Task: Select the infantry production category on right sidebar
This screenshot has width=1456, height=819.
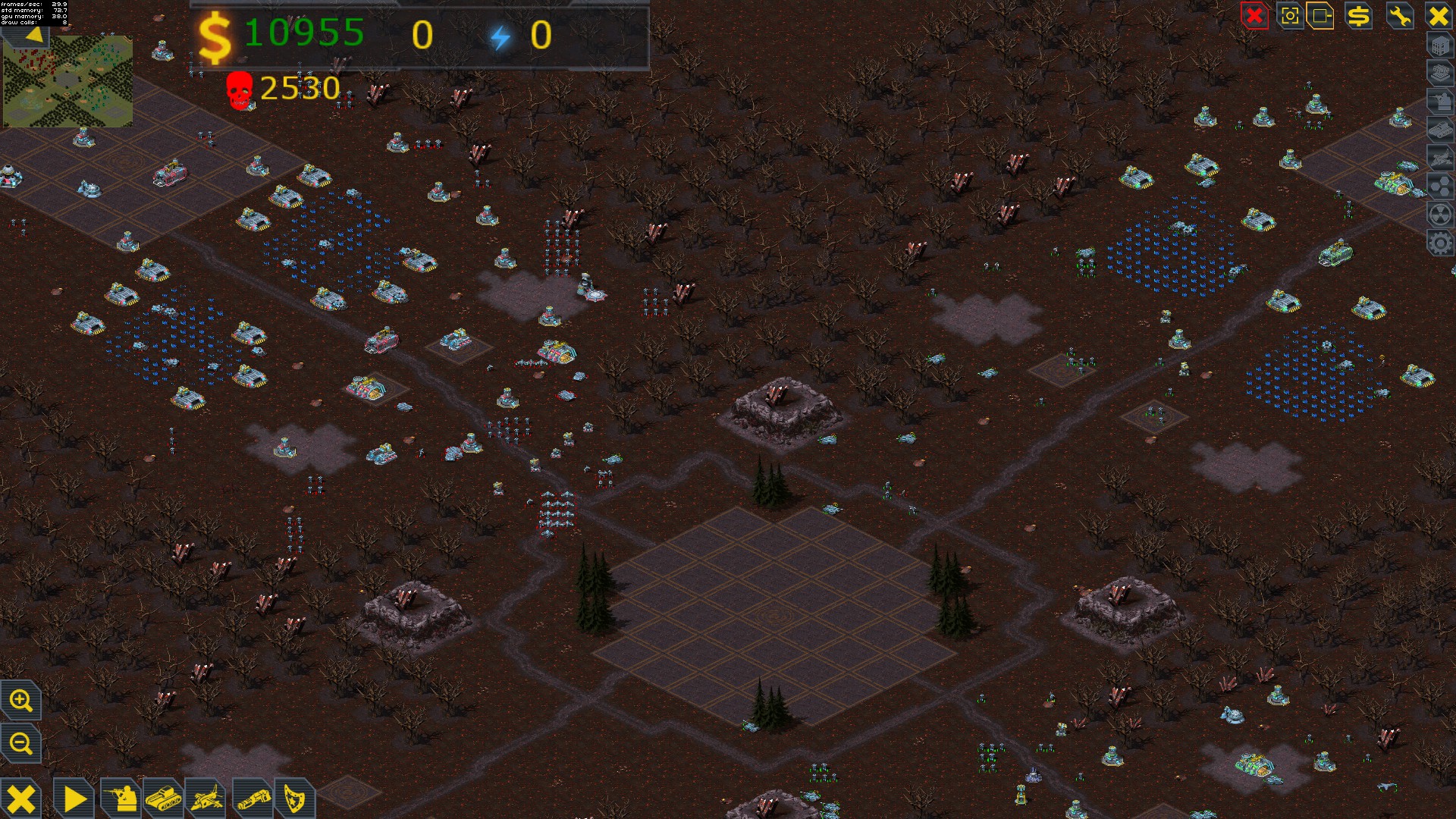Action: point(1440,100)
